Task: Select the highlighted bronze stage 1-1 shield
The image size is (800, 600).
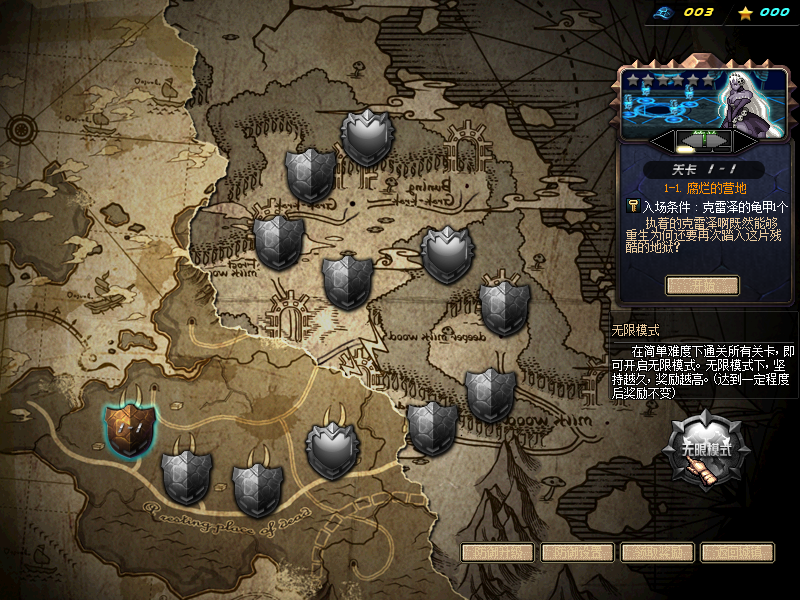Action: [131, 427]
